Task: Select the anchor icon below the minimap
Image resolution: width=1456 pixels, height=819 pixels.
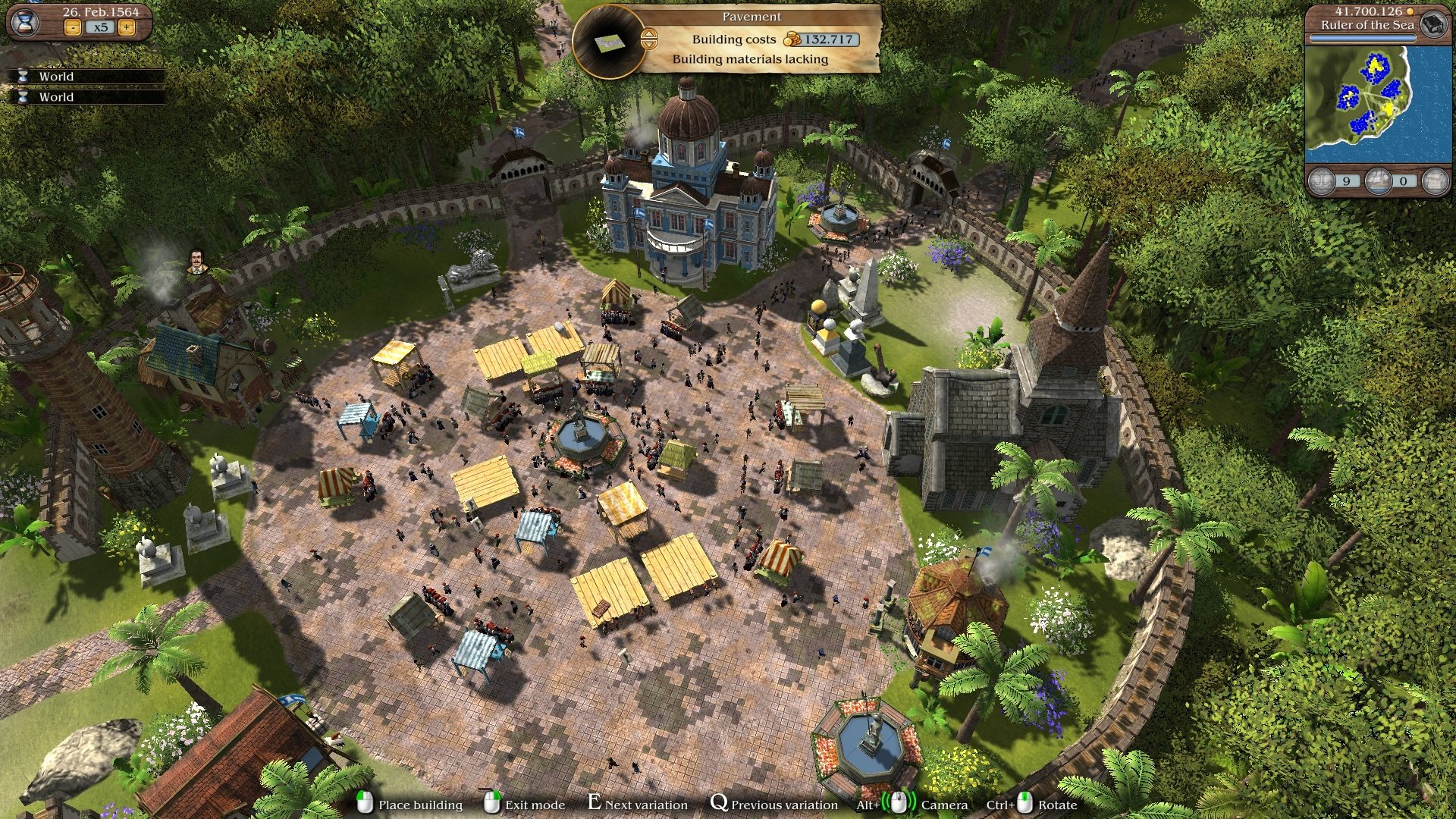Action: (x=1321, y=180)
